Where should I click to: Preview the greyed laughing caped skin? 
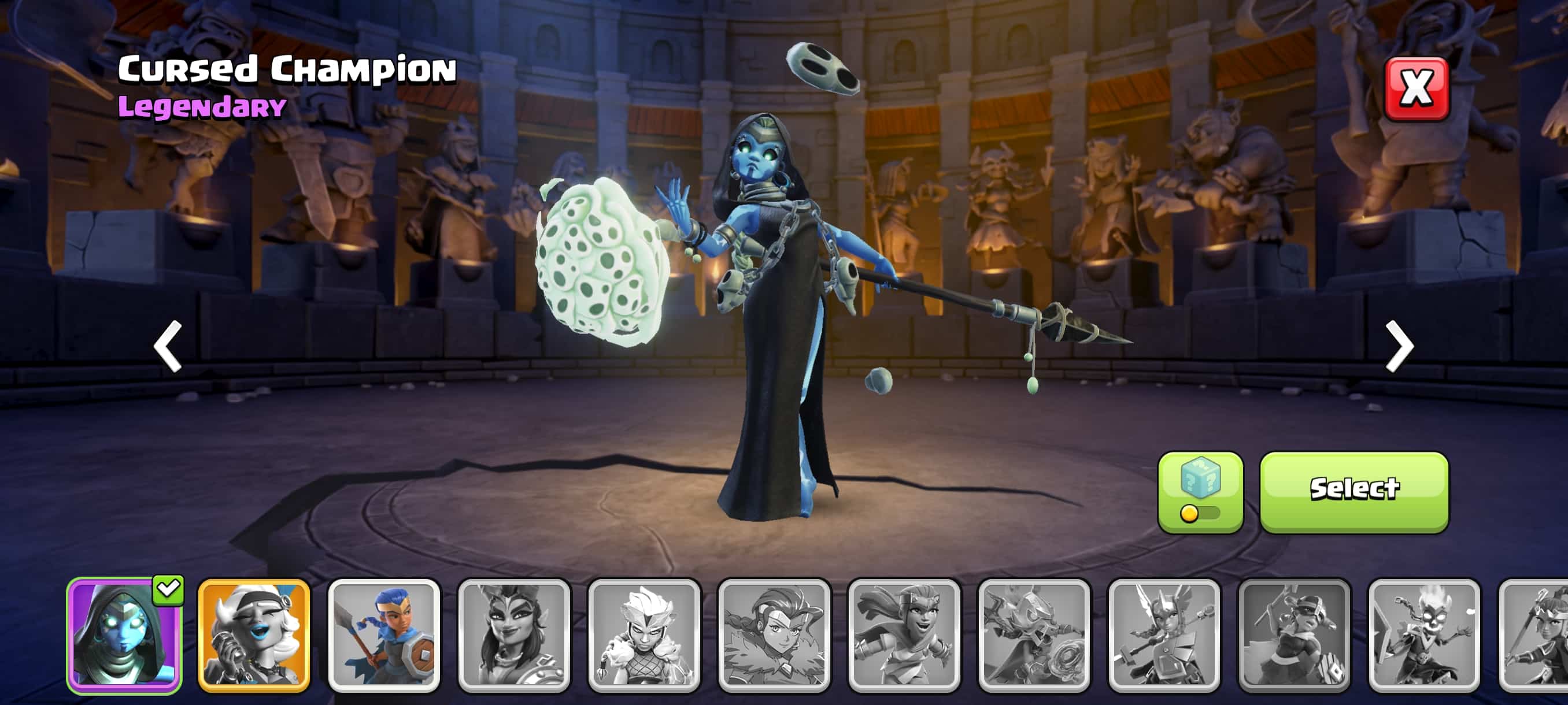pos(904,635)
